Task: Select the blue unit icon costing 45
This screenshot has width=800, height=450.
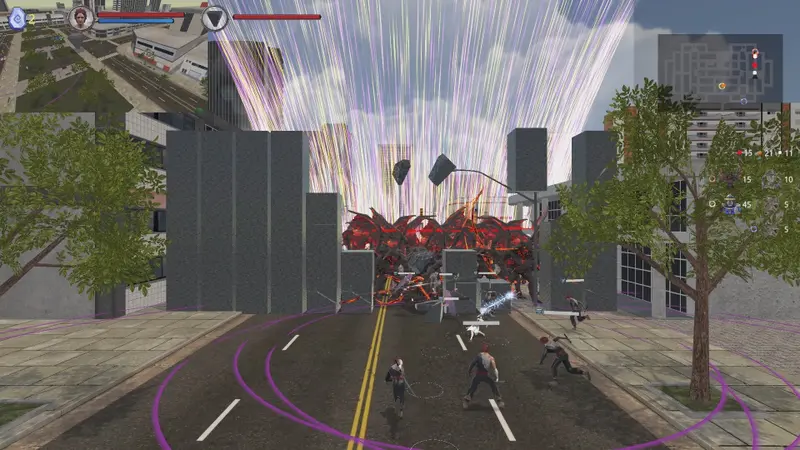Action: tap(731, 205)
